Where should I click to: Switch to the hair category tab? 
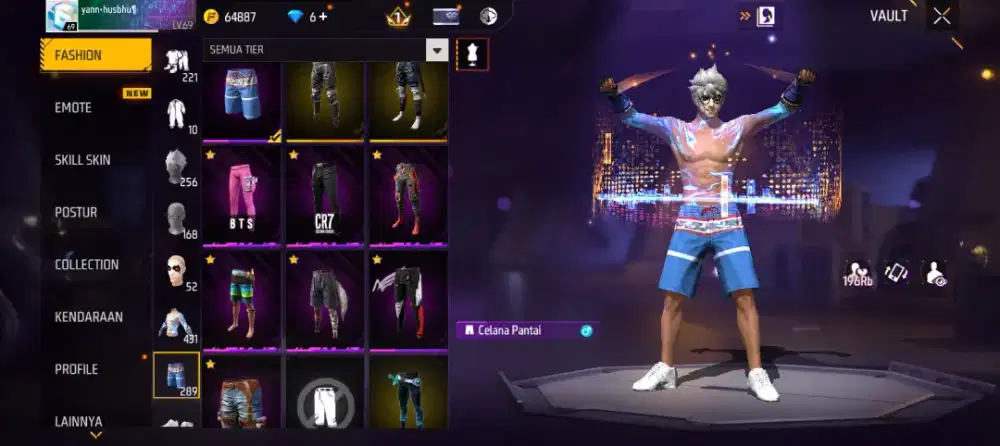pos(176,166)
